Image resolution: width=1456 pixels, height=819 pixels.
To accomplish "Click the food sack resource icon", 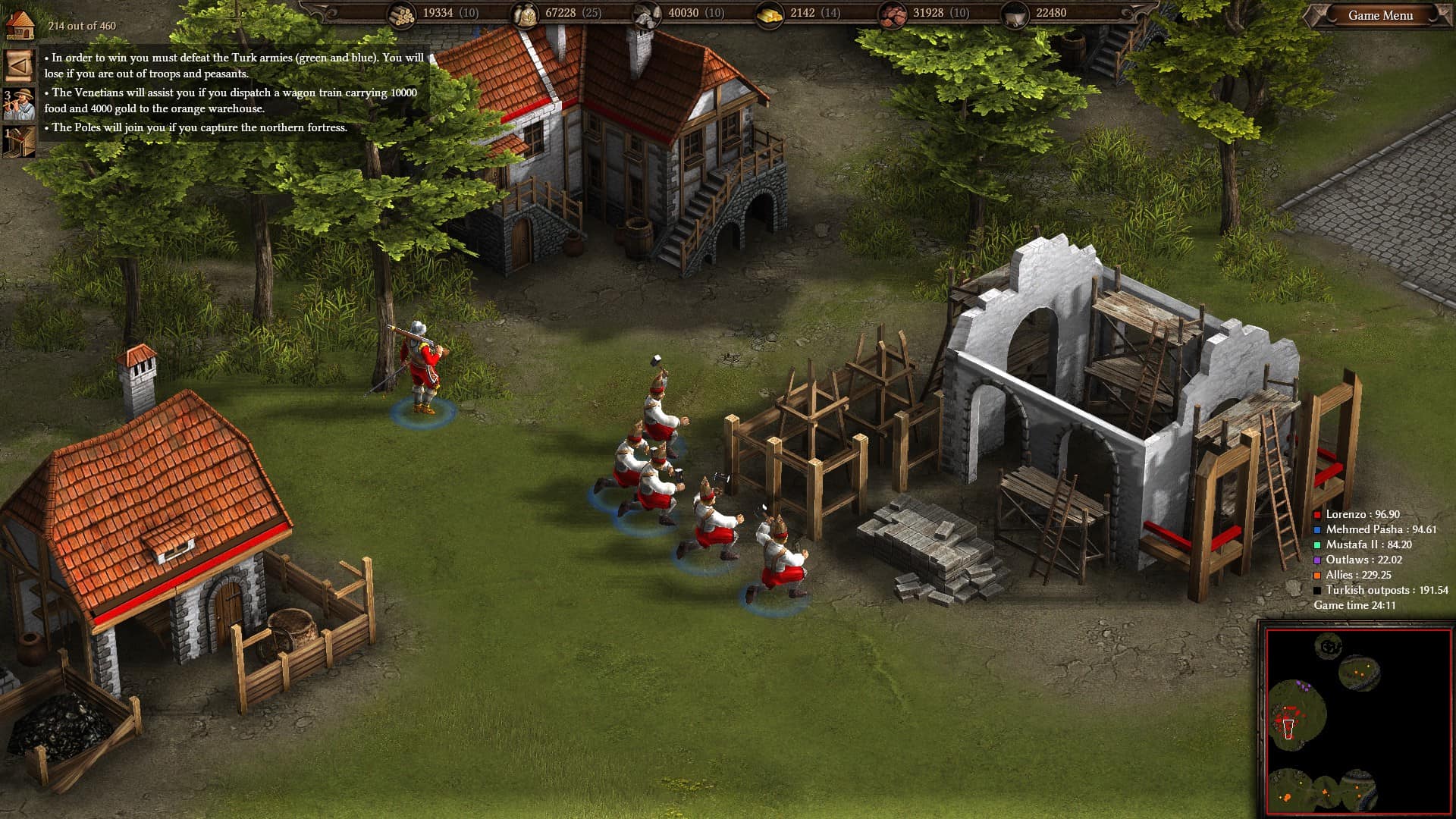I will [x=525, y=14].
